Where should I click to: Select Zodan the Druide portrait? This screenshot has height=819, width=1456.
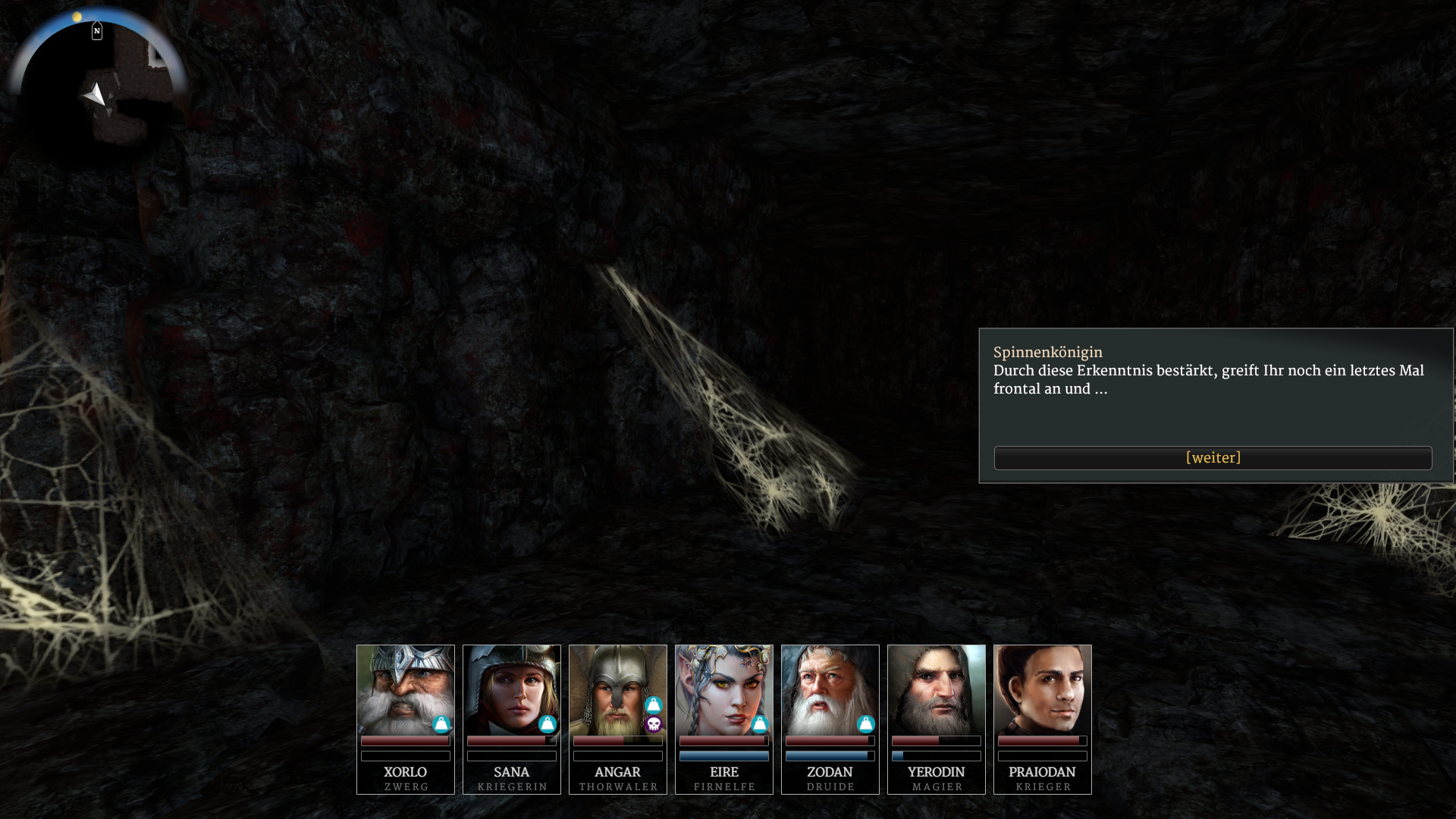point(830,690)
